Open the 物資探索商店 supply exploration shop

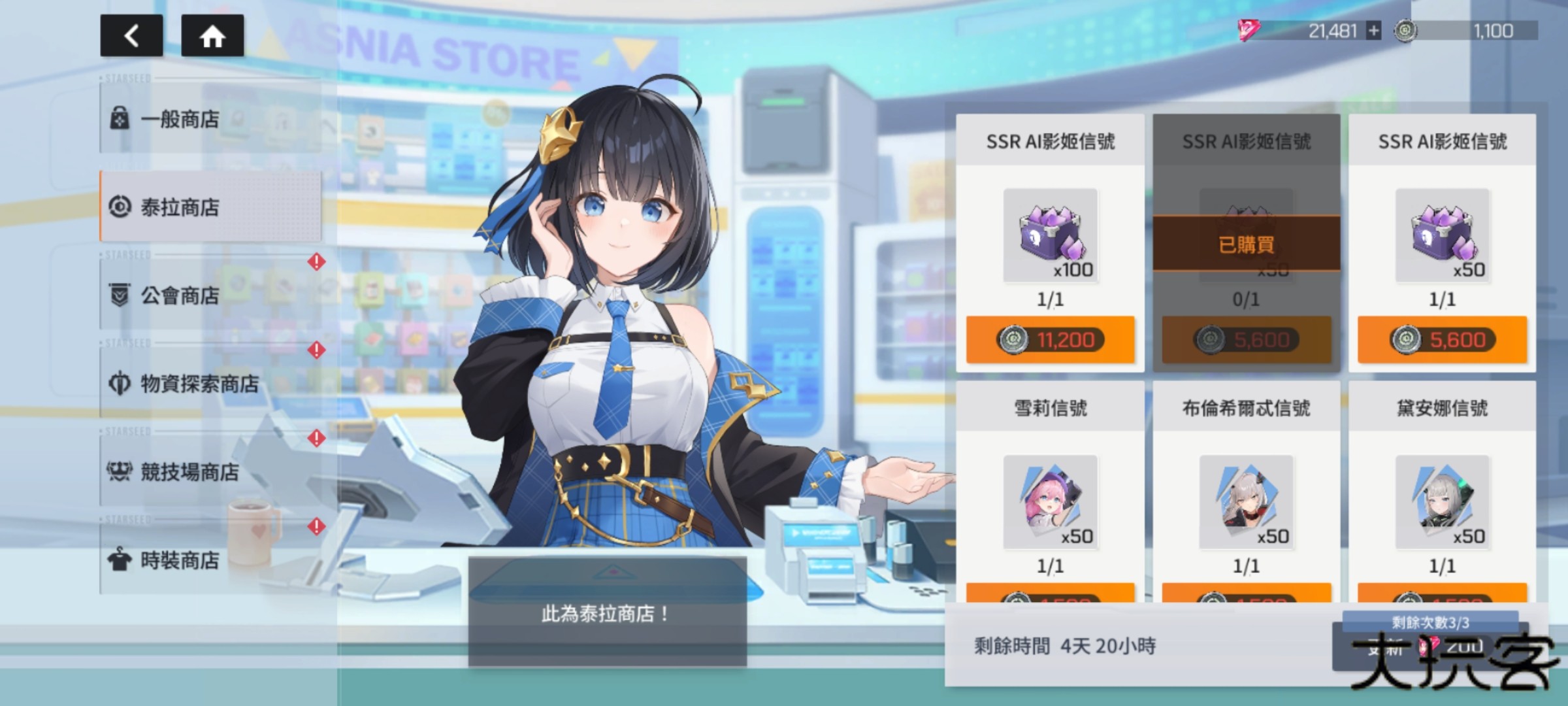tap(183, 384)
